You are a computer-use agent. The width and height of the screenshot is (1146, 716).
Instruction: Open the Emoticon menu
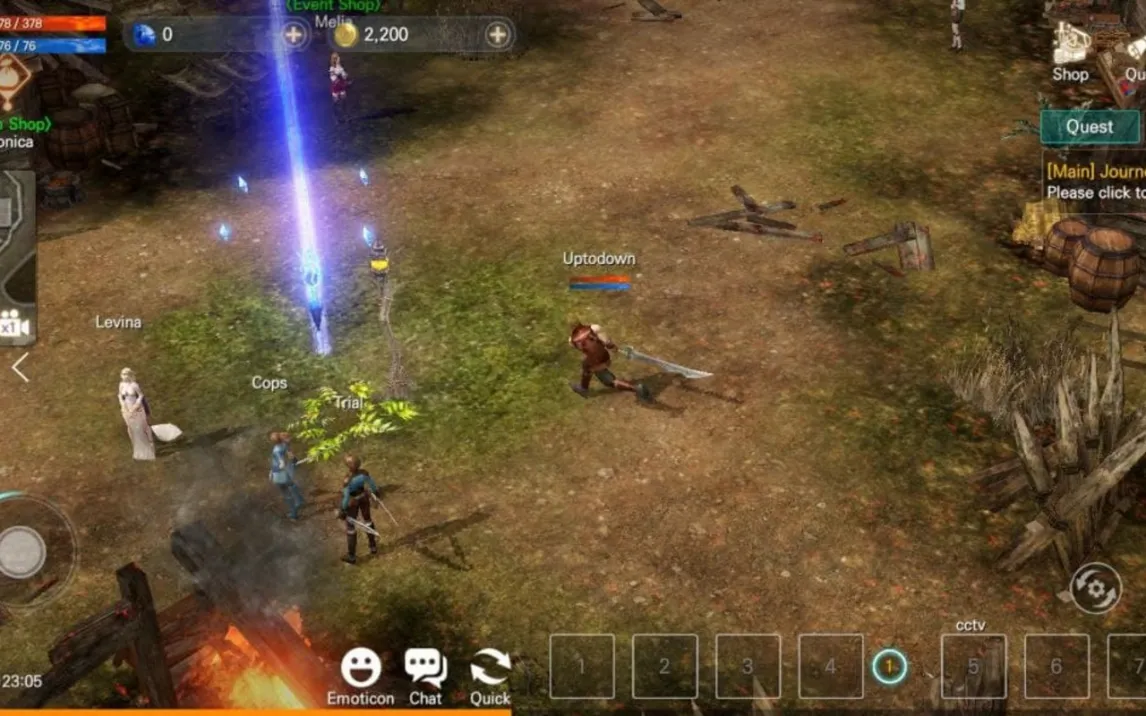[360, 673]
